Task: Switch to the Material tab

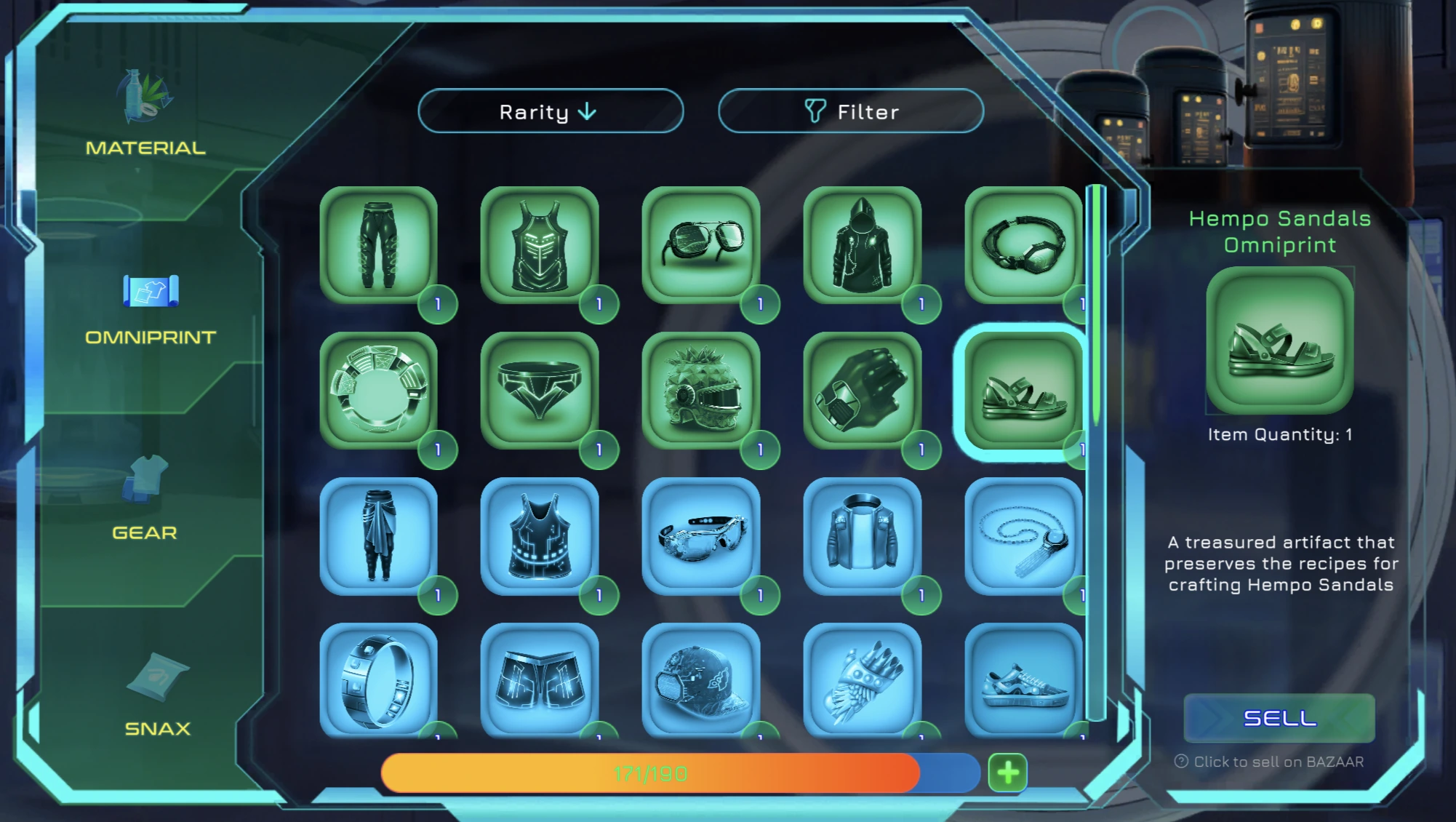Action: pos(145,115)
